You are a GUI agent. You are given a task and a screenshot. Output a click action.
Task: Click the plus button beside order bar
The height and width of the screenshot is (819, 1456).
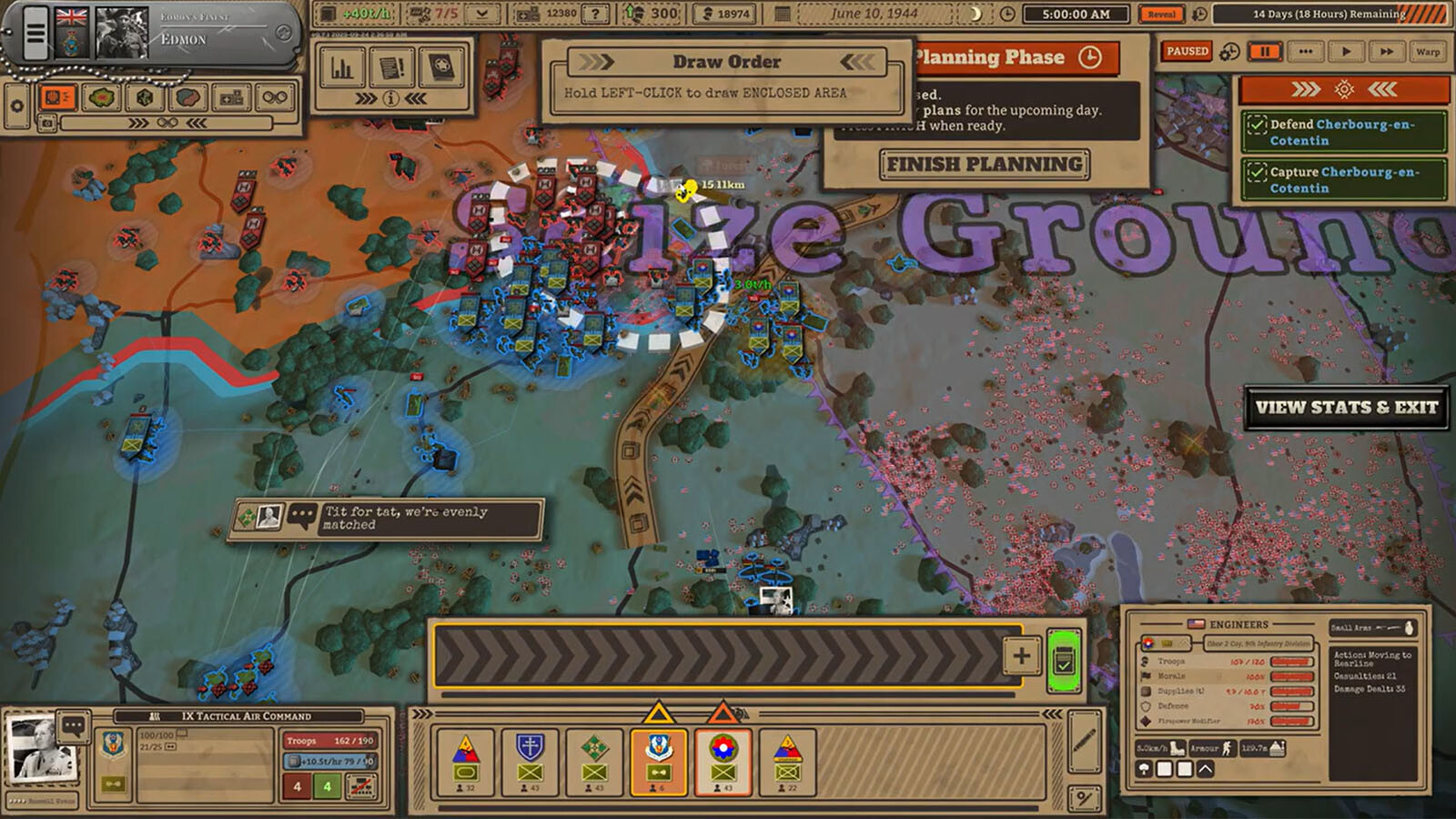pos(1021,655)
